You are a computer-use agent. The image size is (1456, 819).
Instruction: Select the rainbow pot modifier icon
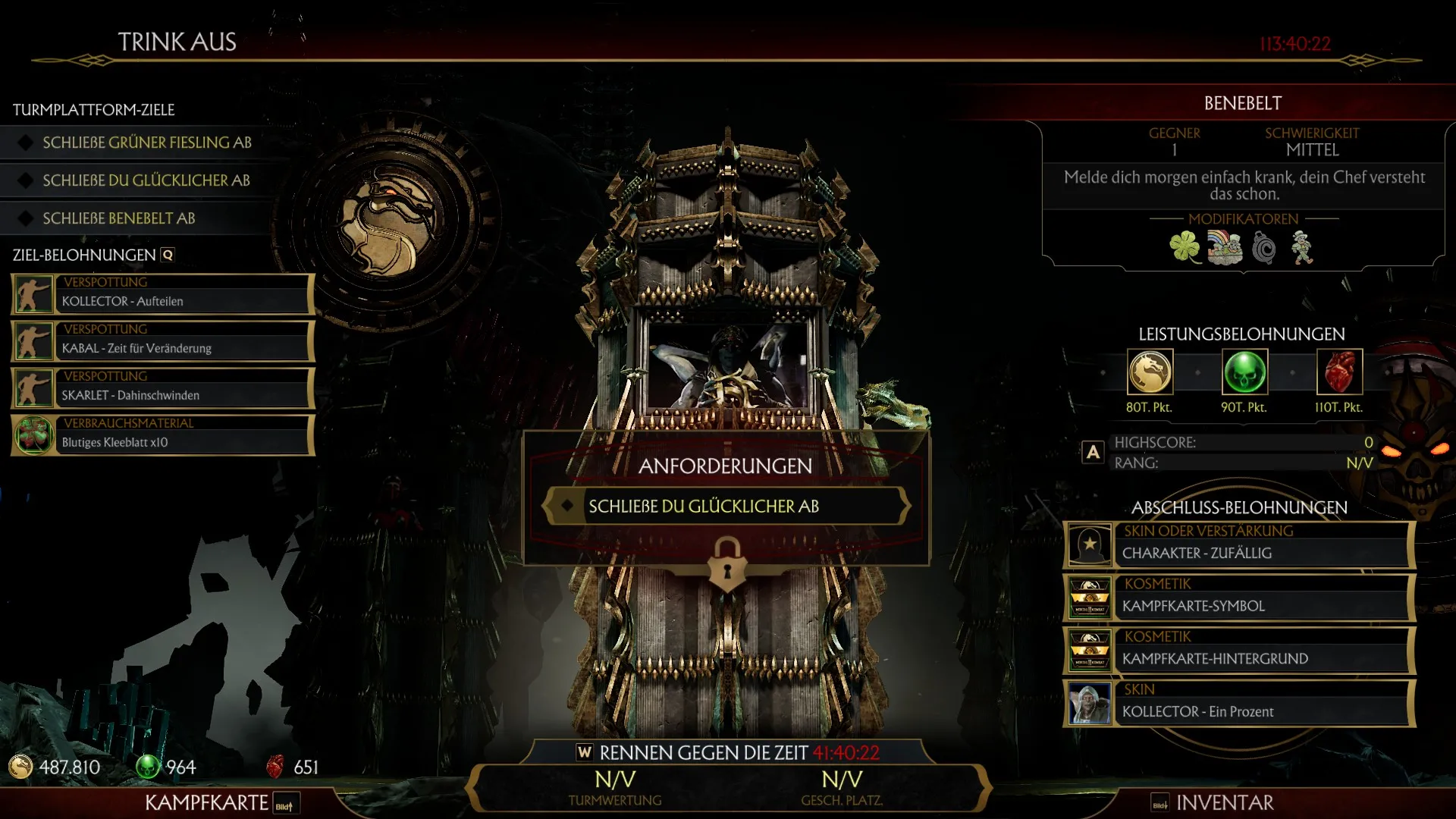pyautogui.click(x=1224, y=248)
